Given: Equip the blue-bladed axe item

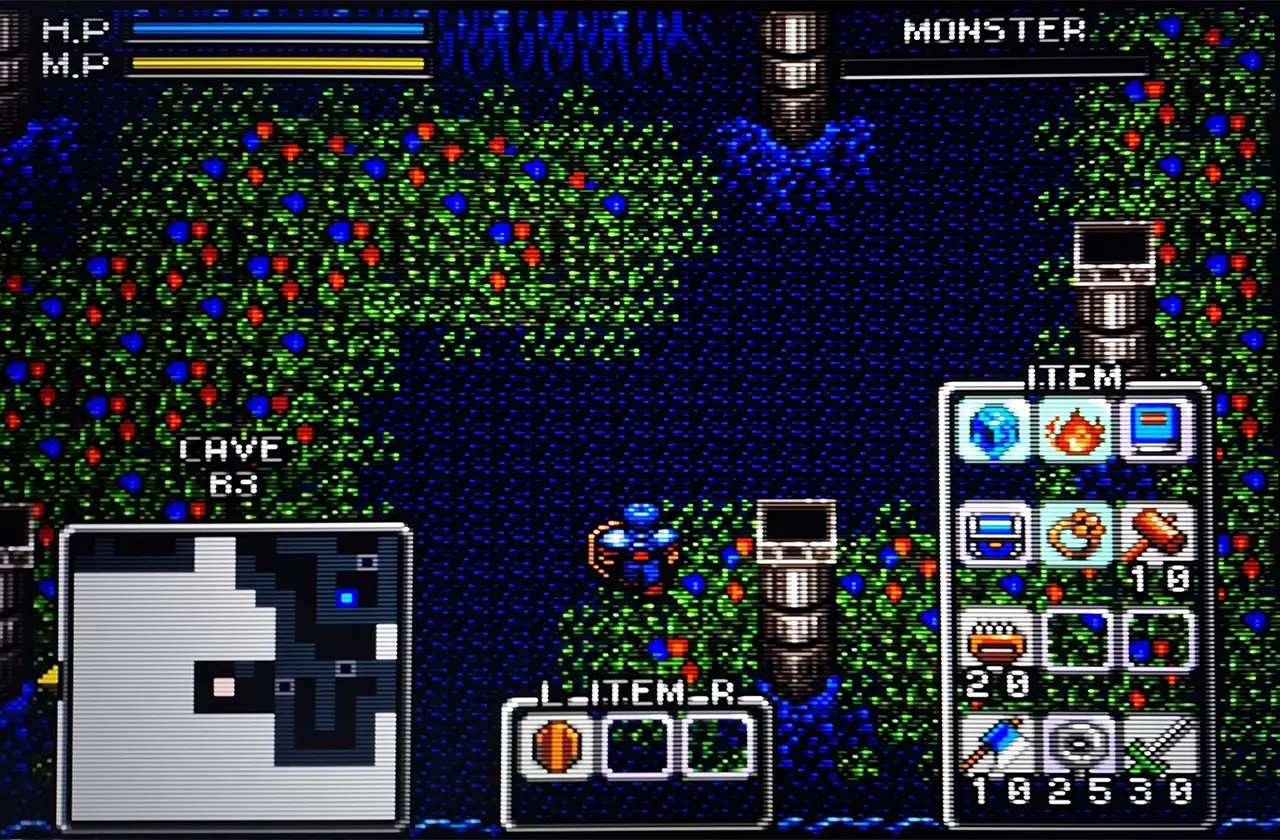Looking at the screenshot, I should pyautogui.click(x=994, y=745).
